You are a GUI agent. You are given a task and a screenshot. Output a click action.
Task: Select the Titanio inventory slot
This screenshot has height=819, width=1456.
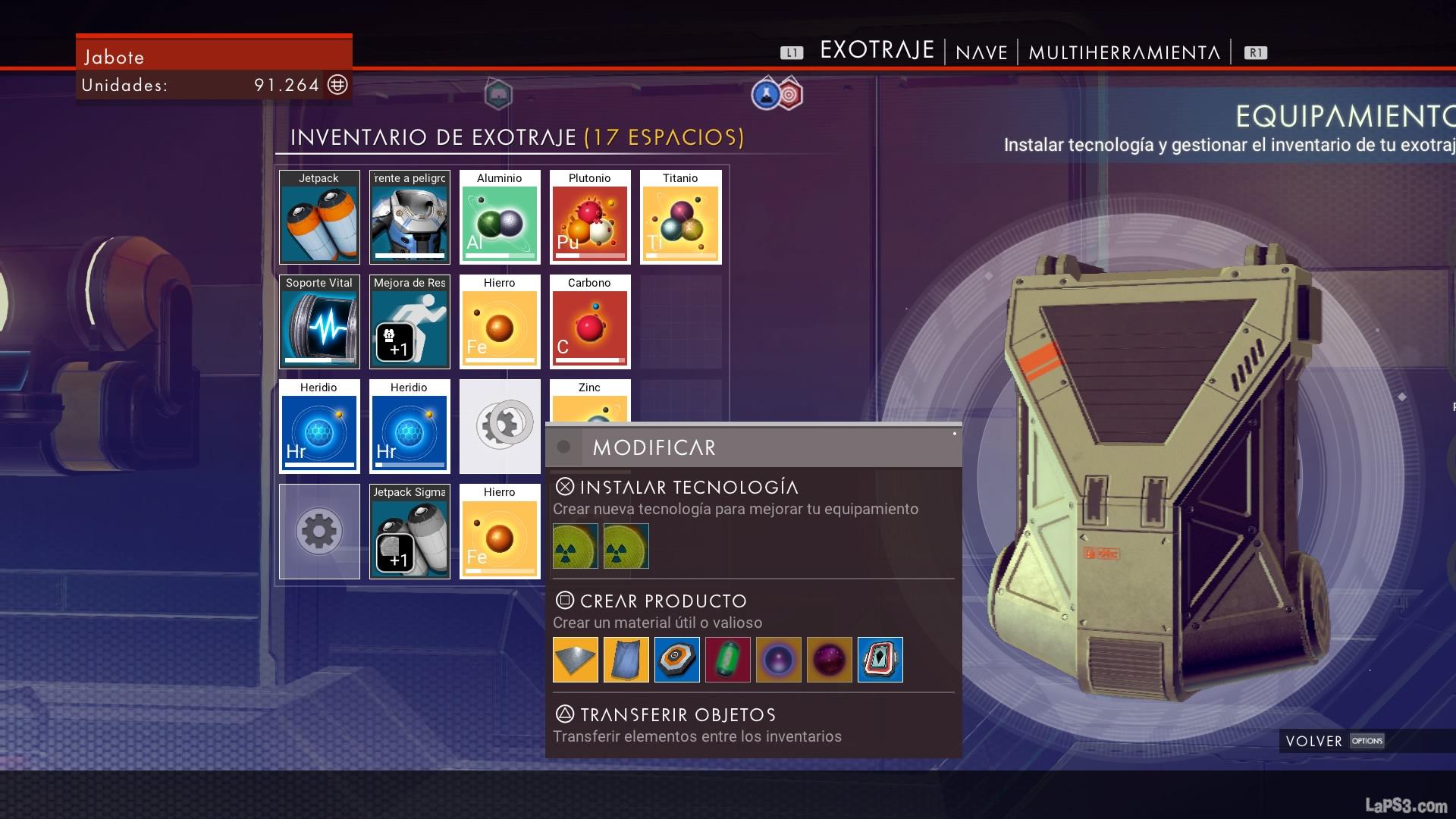[680, 218]
